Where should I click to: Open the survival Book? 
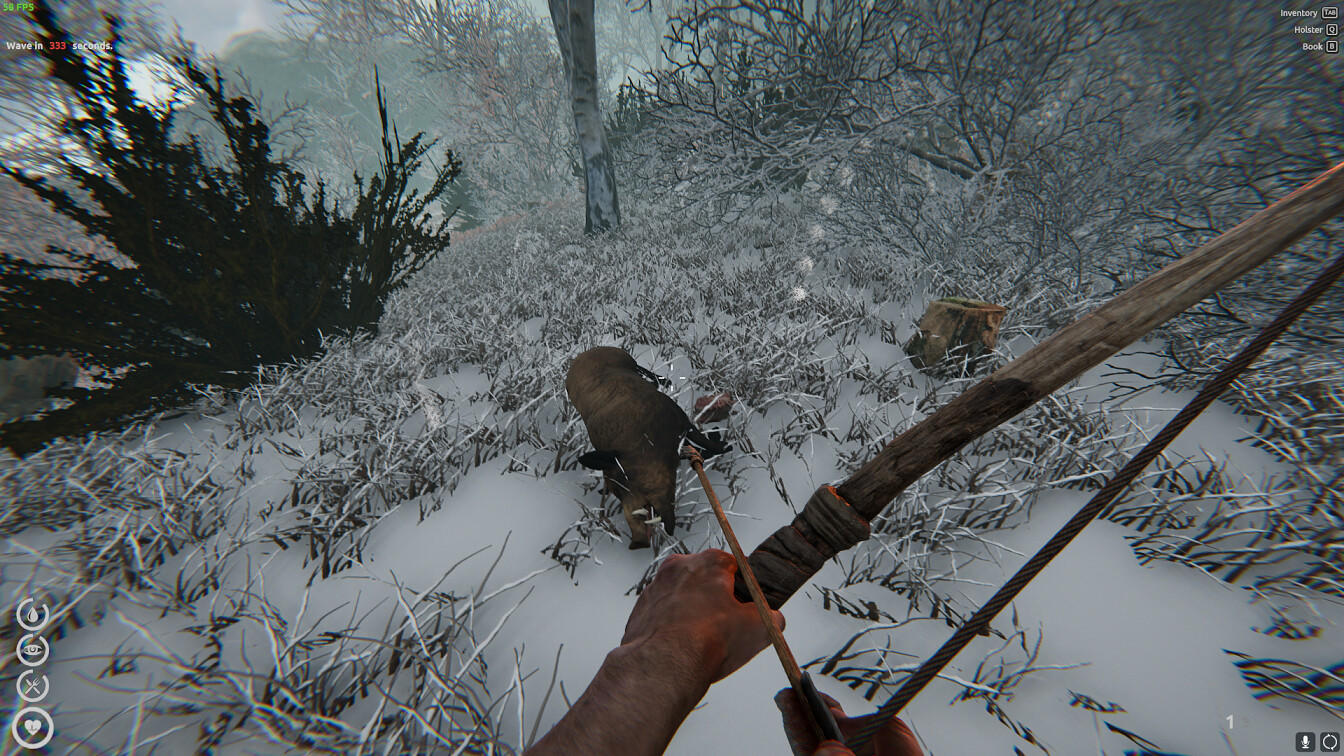1313,46
